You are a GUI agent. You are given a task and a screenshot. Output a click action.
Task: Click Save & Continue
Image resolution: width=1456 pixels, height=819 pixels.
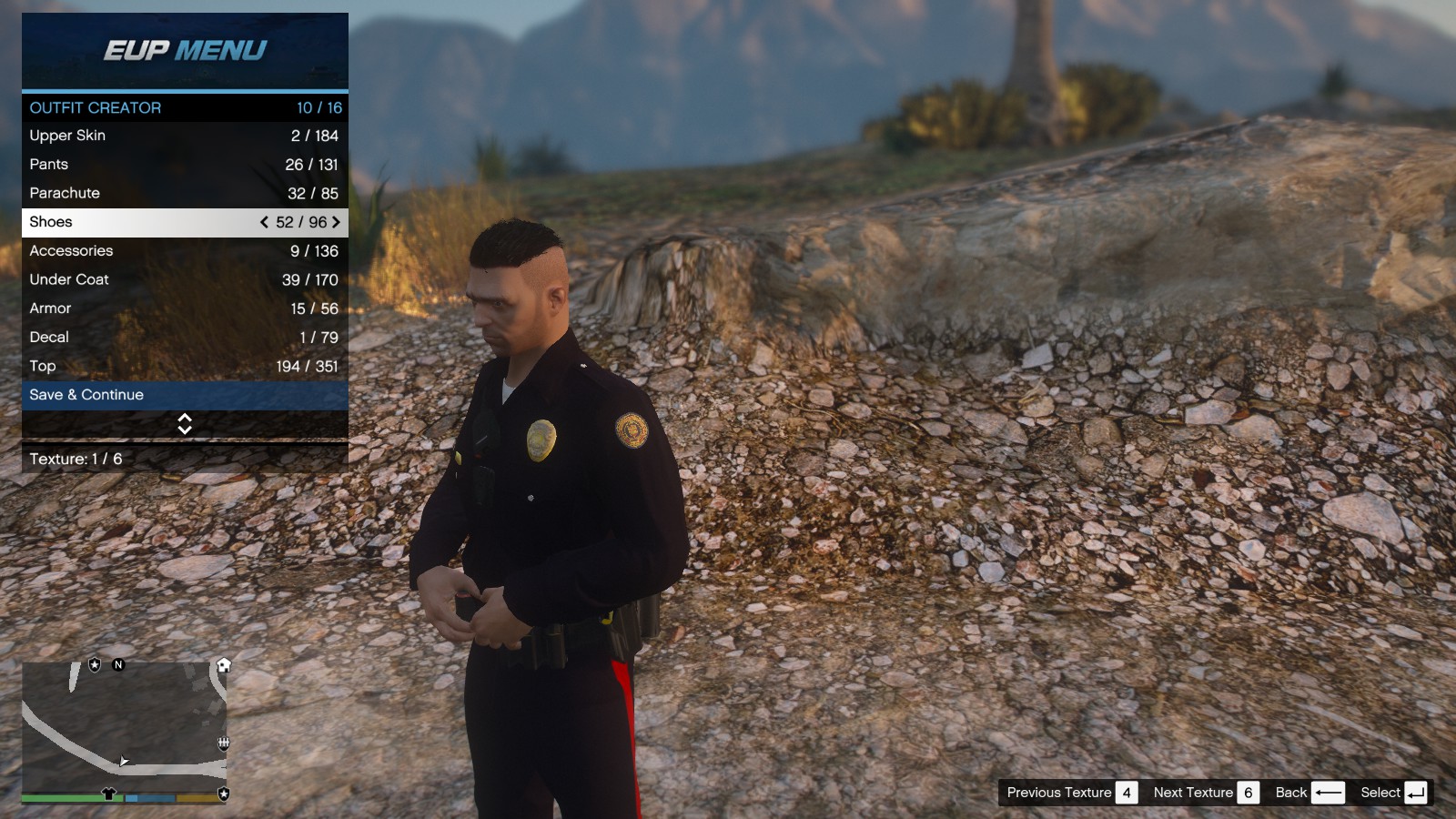[x=184, y=395]
